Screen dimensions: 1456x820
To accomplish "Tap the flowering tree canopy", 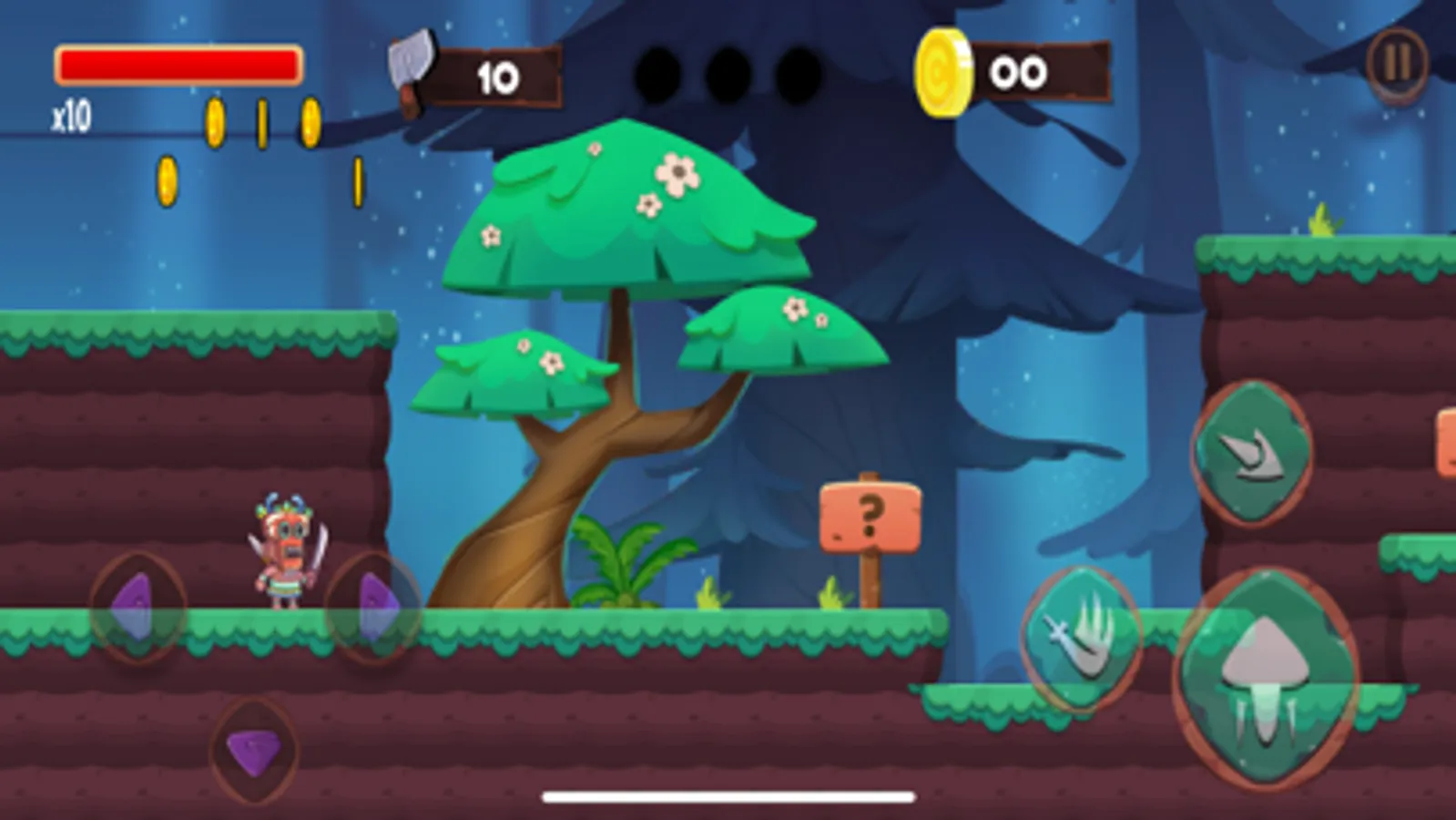I will 628,210.
